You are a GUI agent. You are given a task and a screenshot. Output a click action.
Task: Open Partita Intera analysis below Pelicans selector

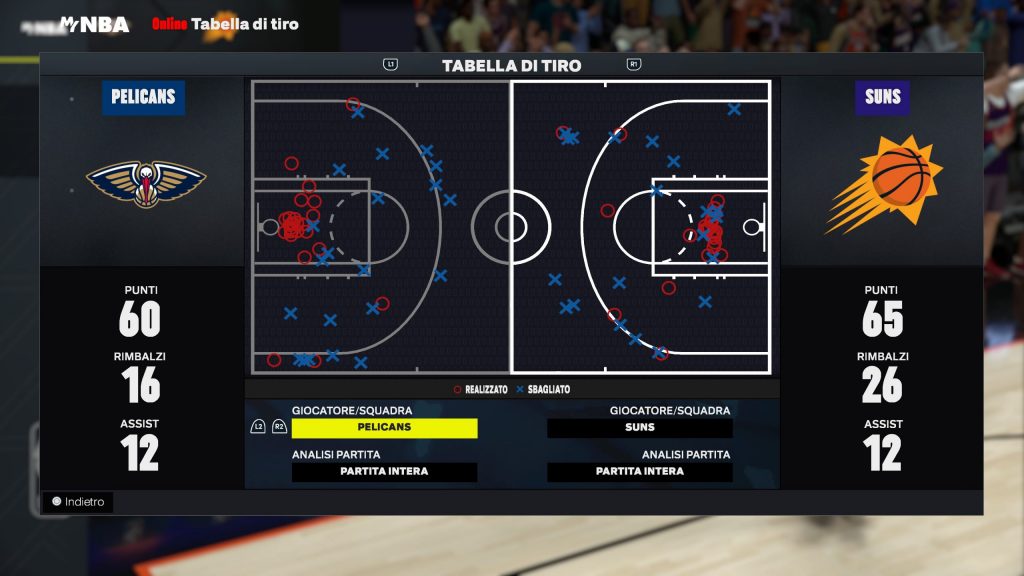pos(384,472)
